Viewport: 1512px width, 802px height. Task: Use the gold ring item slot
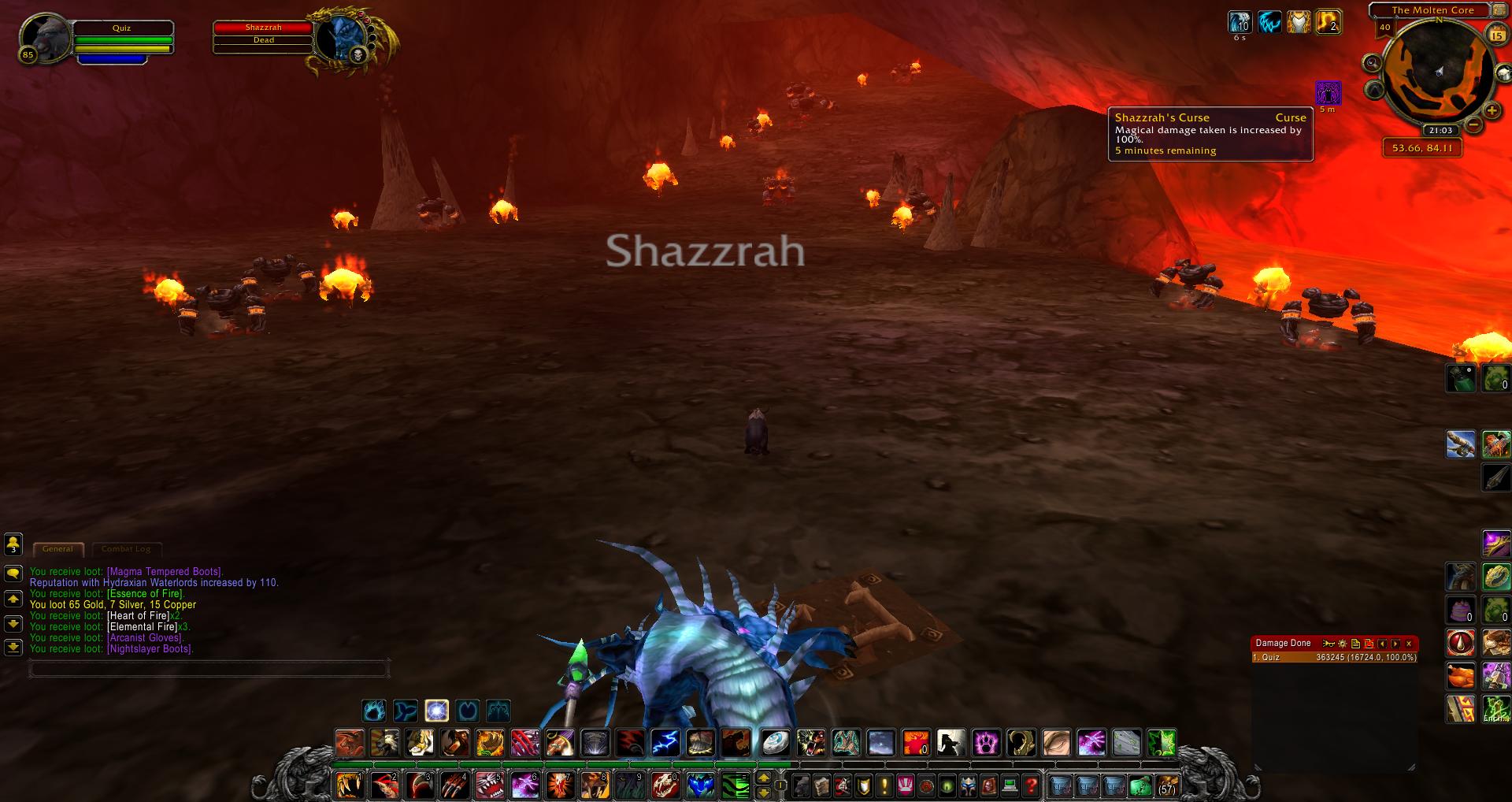pyautogui.click(x=1495, y=577)
